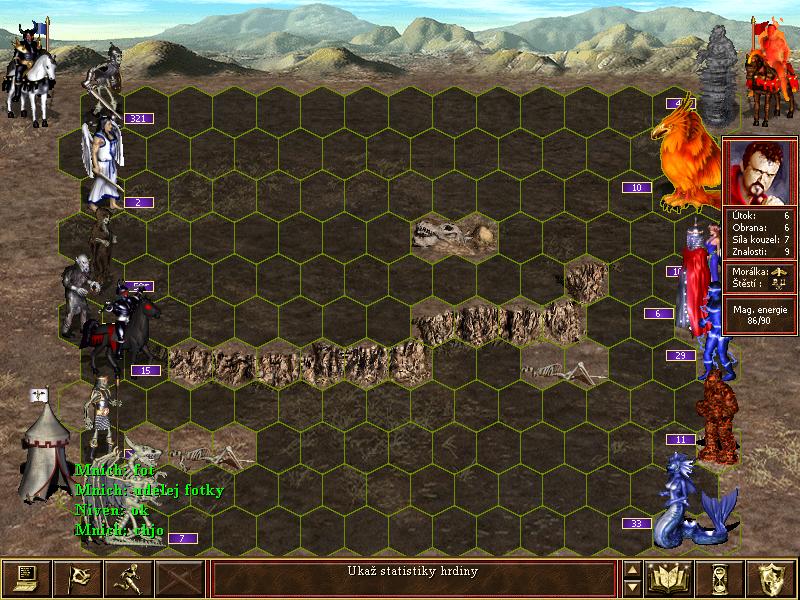Surrender the battle with the flag button
800x600 pixels.
point(77,579)
